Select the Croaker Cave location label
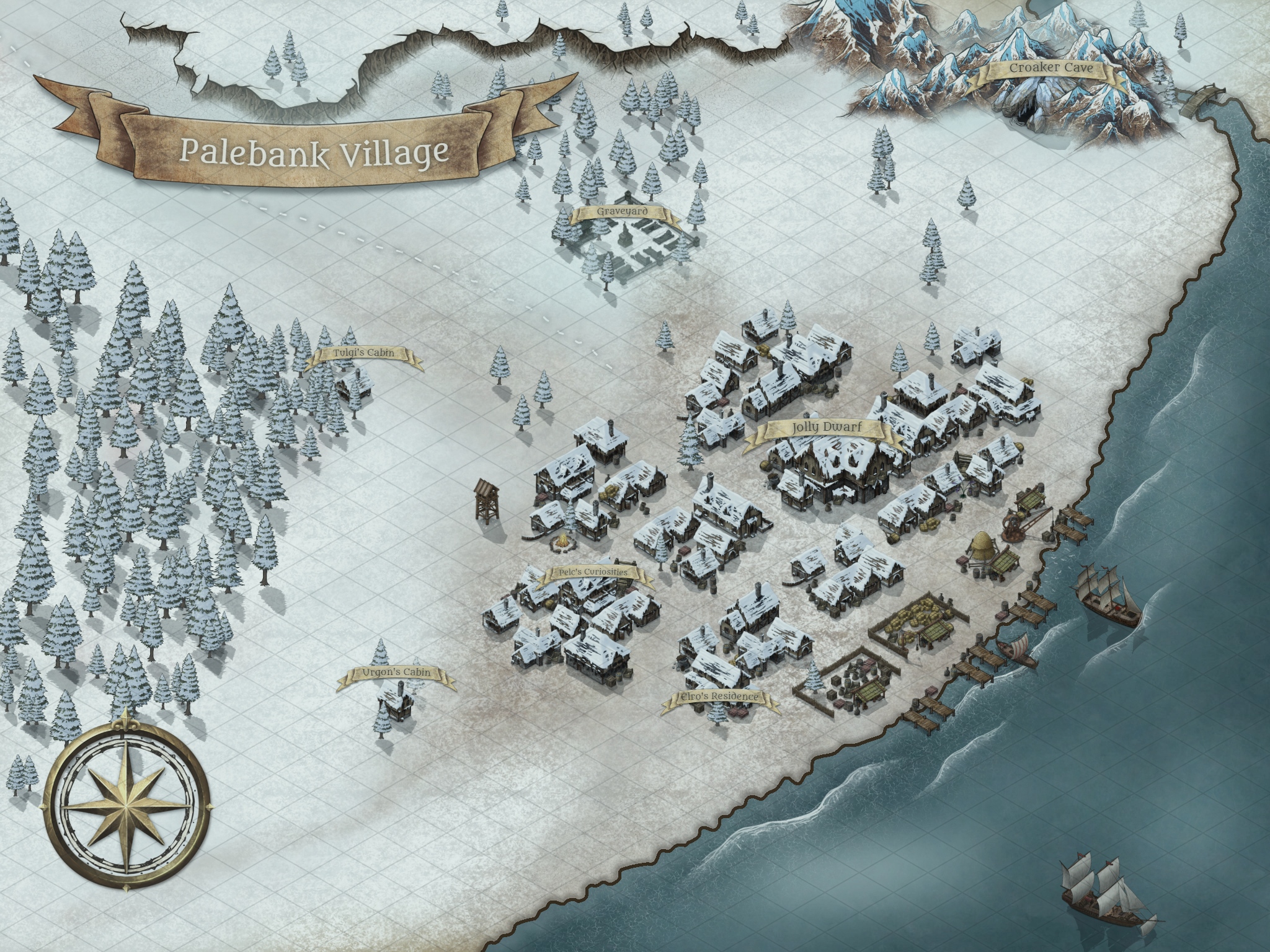1270x952 pixels. point(1050,69)
